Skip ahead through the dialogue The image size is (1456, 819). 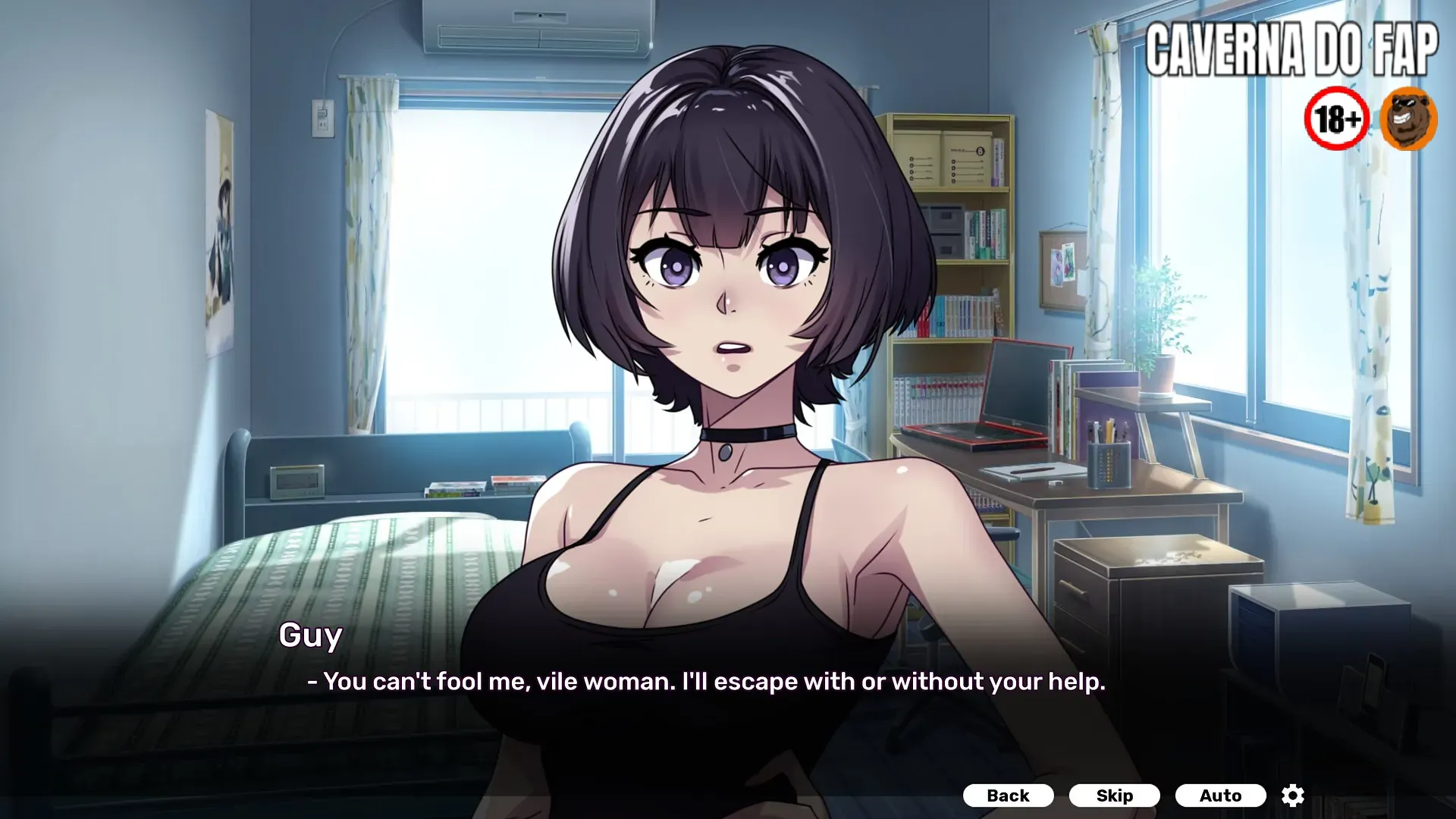[x=1114, y=795]
